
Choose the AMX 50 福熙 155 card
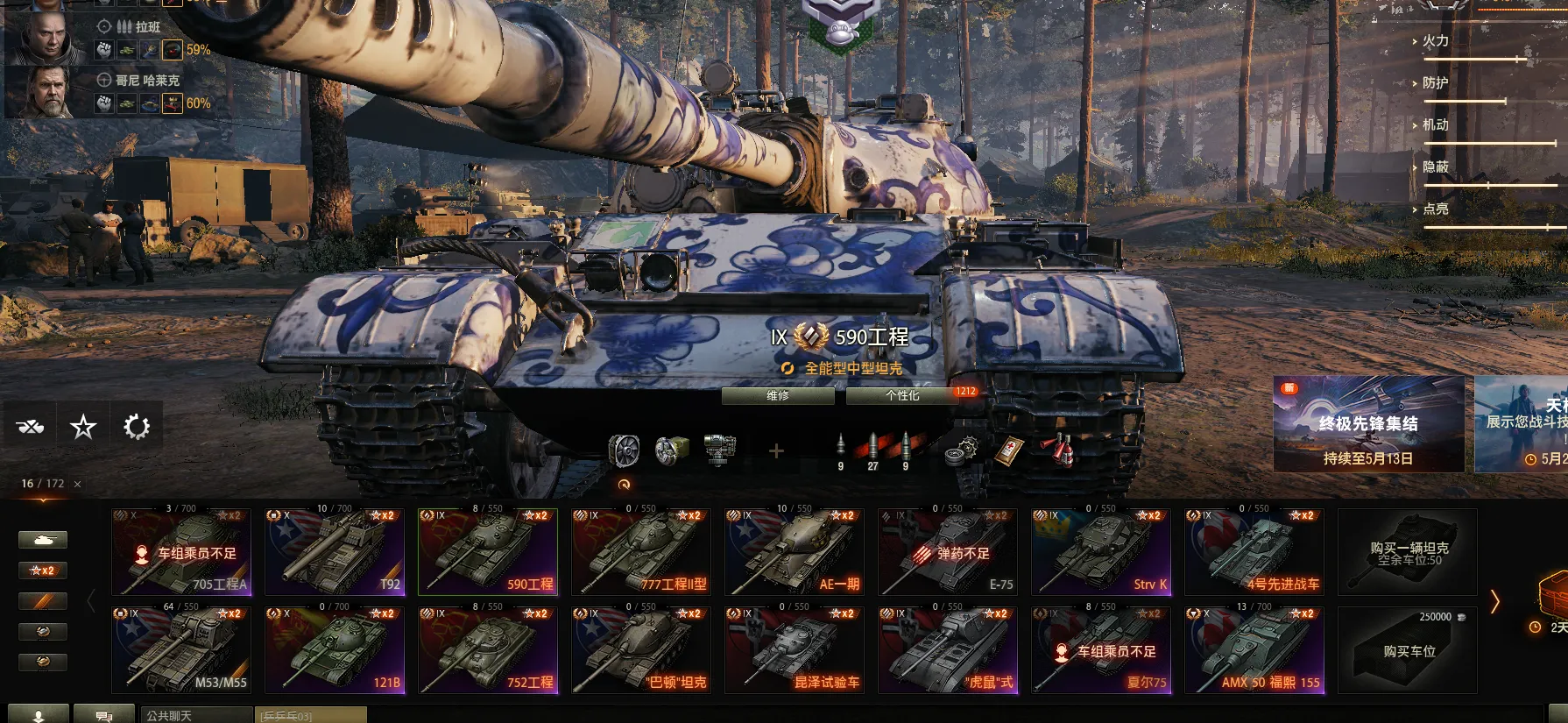1254,651
